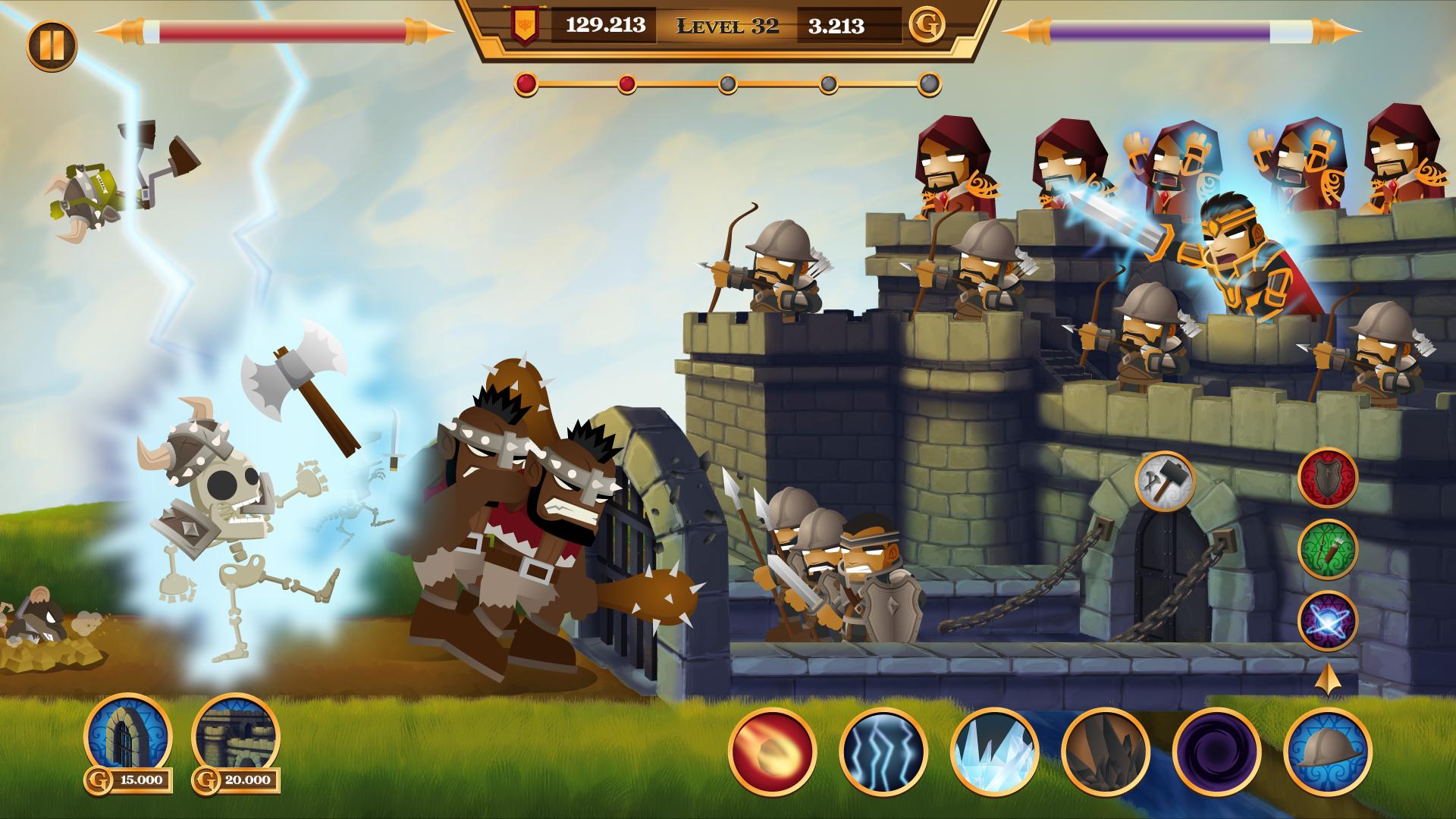Viewport: 1456px width, 819px height.
Task: Buy the castle wall upgrade for 20.000
Action: click(236, 737)
